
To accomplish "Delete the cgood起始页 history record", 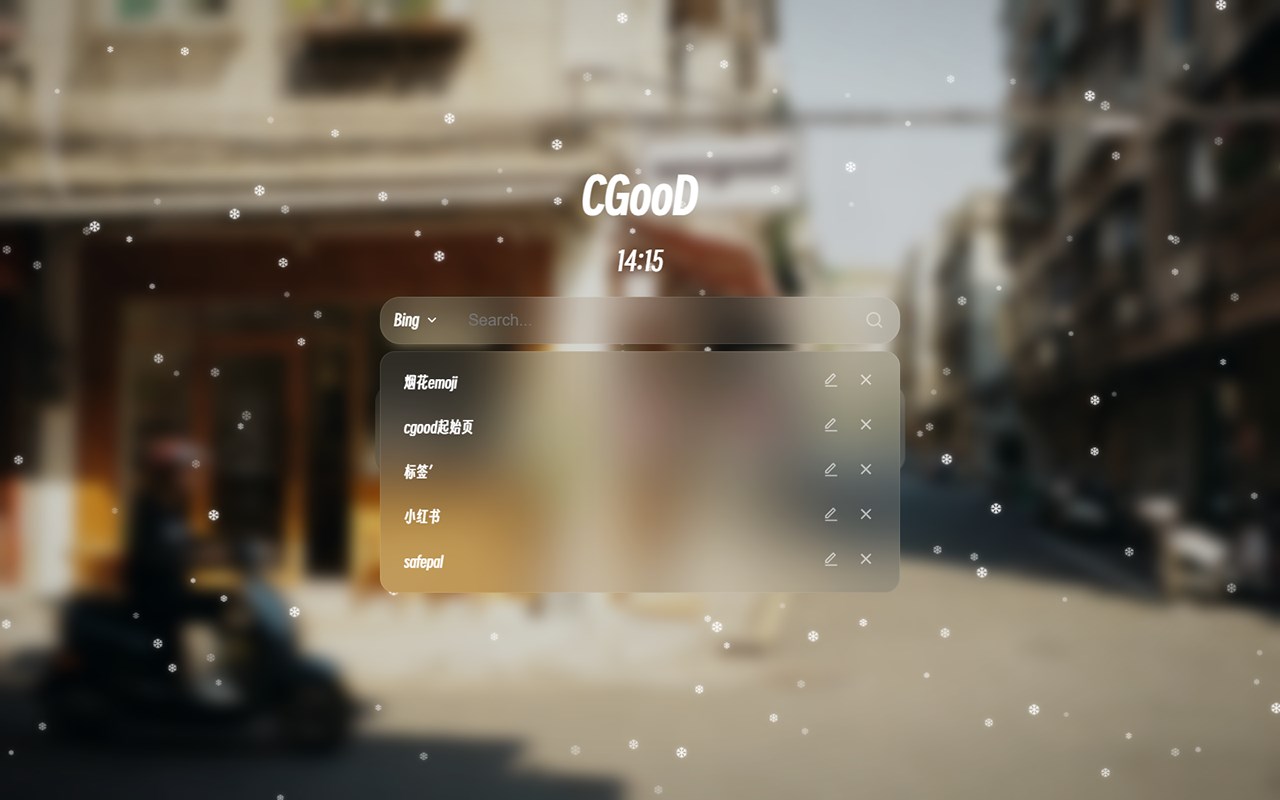I will click(x=865, y=425).
